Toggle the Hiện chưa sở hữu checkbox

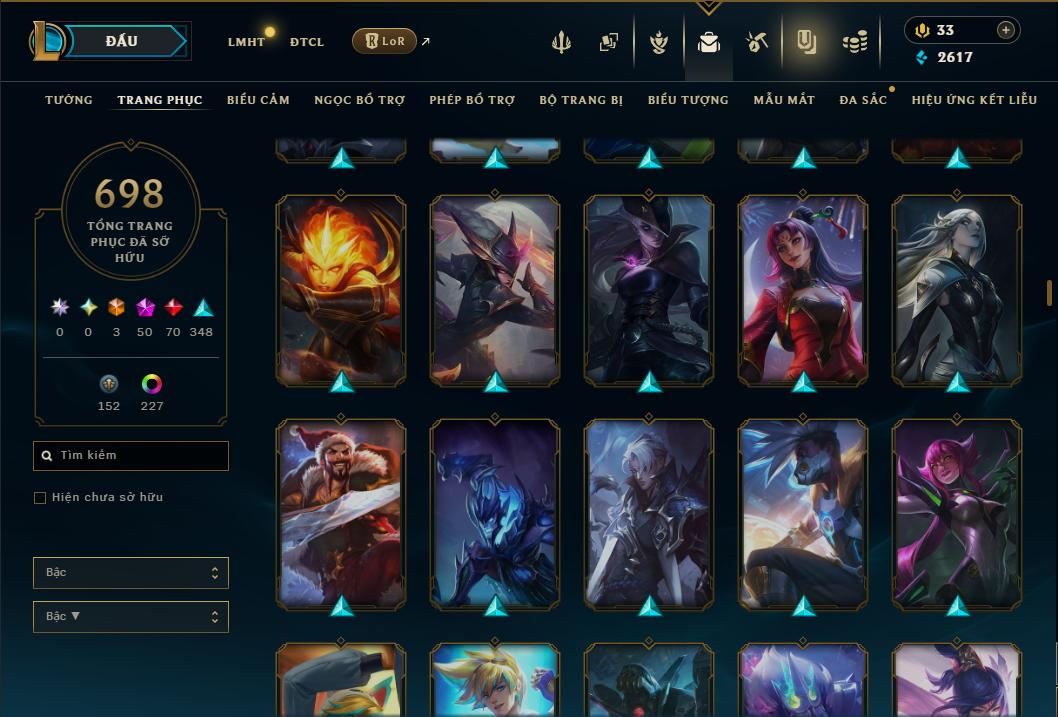tap(40, 498)
